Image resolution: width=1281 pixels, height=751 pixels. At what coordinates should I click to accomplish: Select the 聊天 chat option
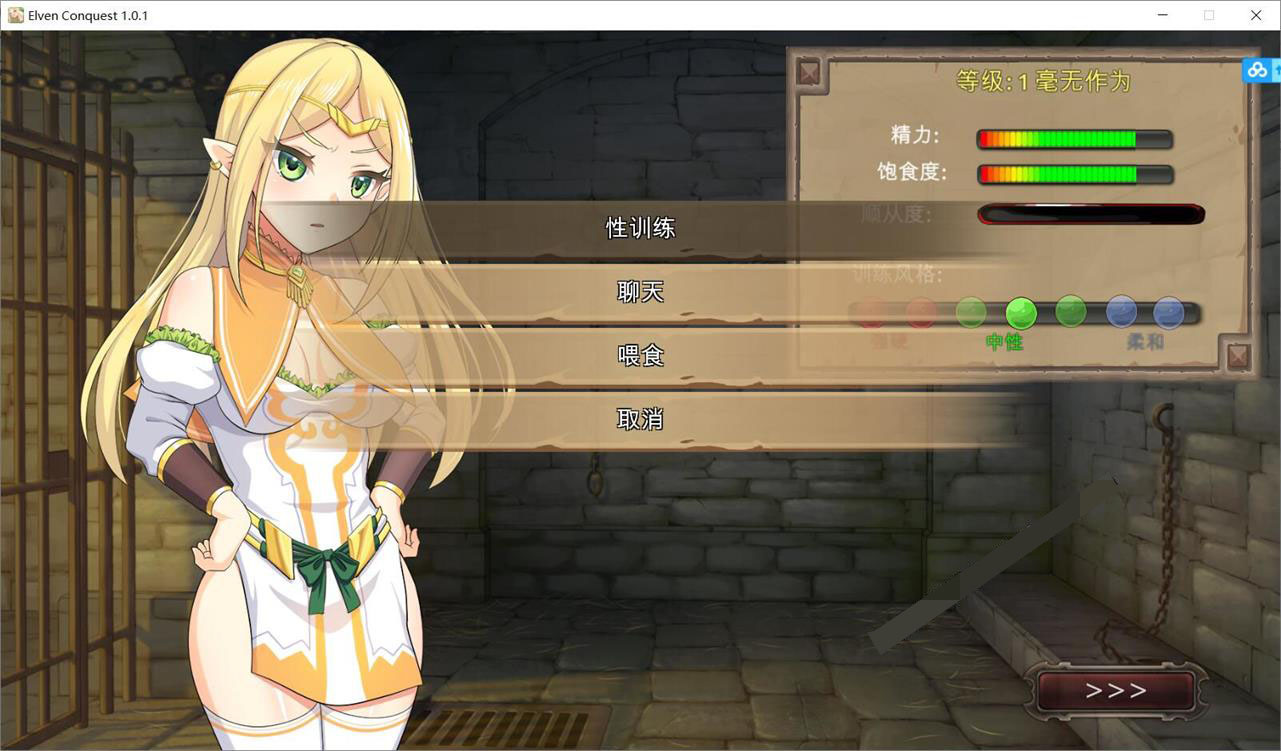coord(640,292)
